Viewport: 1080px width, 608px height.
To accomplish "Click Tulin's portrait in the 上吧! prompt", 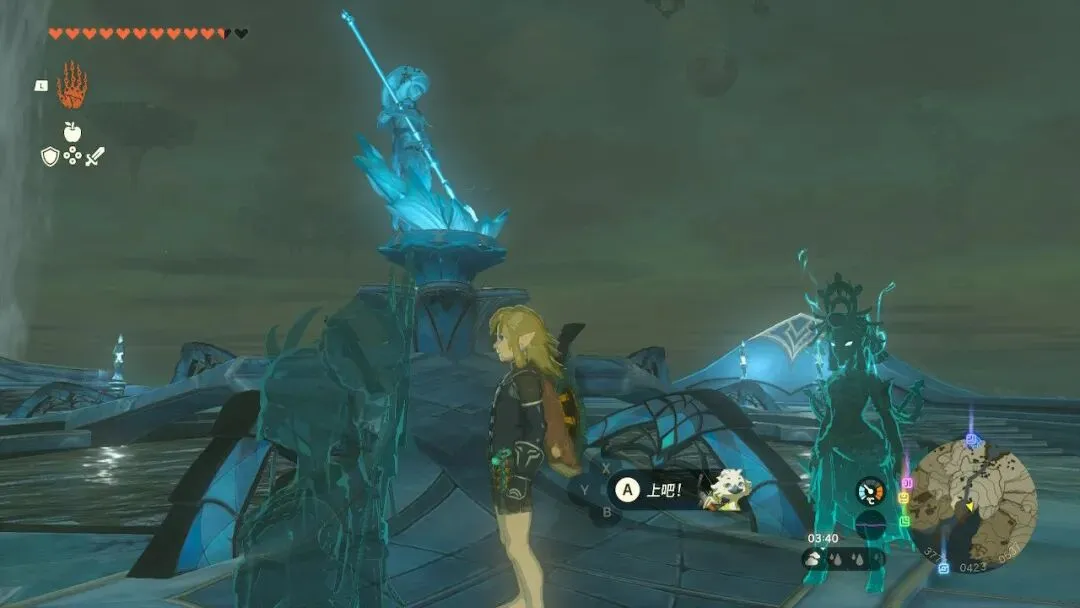I will click(x=725, y=490).
